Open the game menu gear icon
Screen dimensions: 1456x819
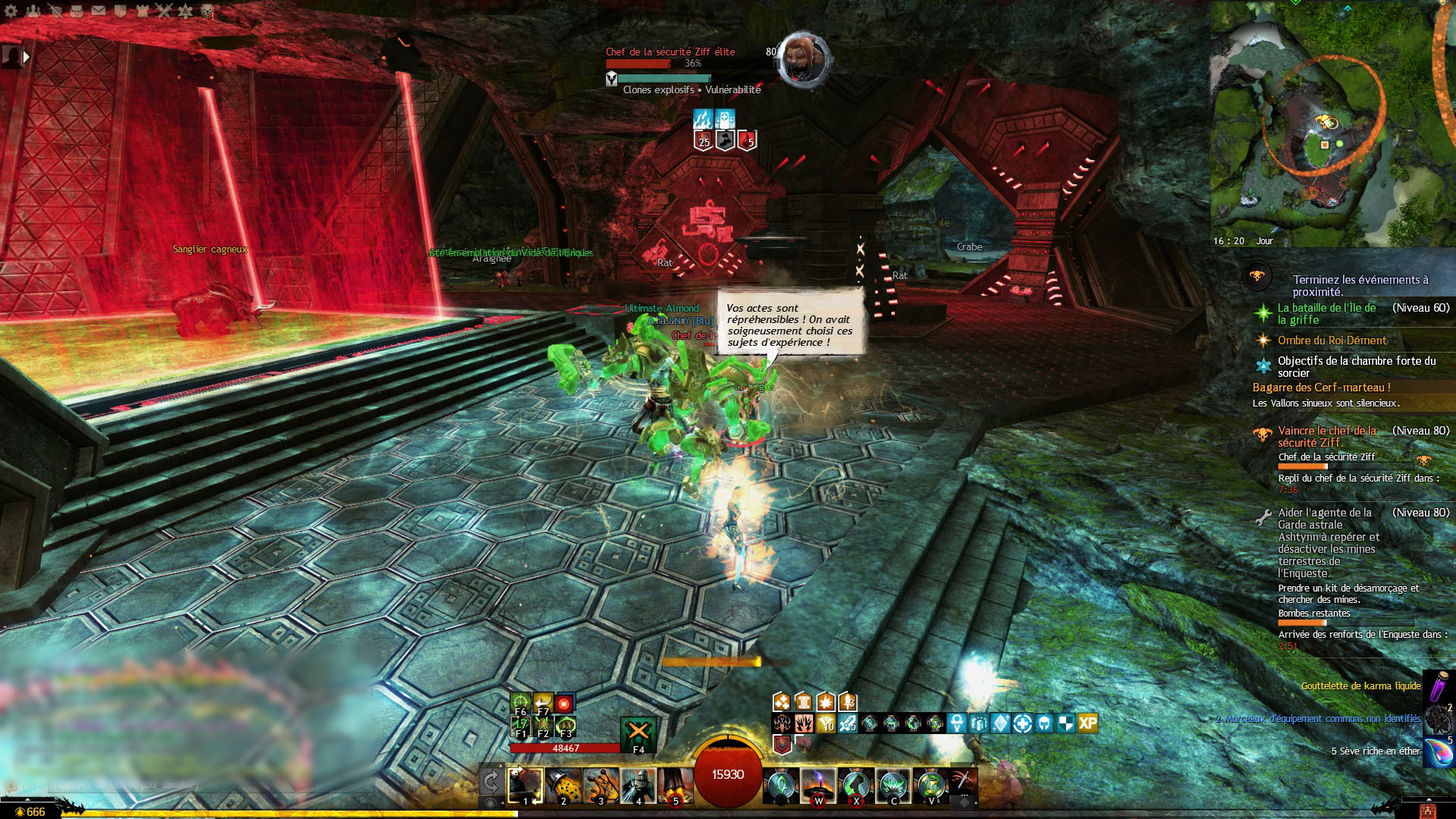point(11,11)
